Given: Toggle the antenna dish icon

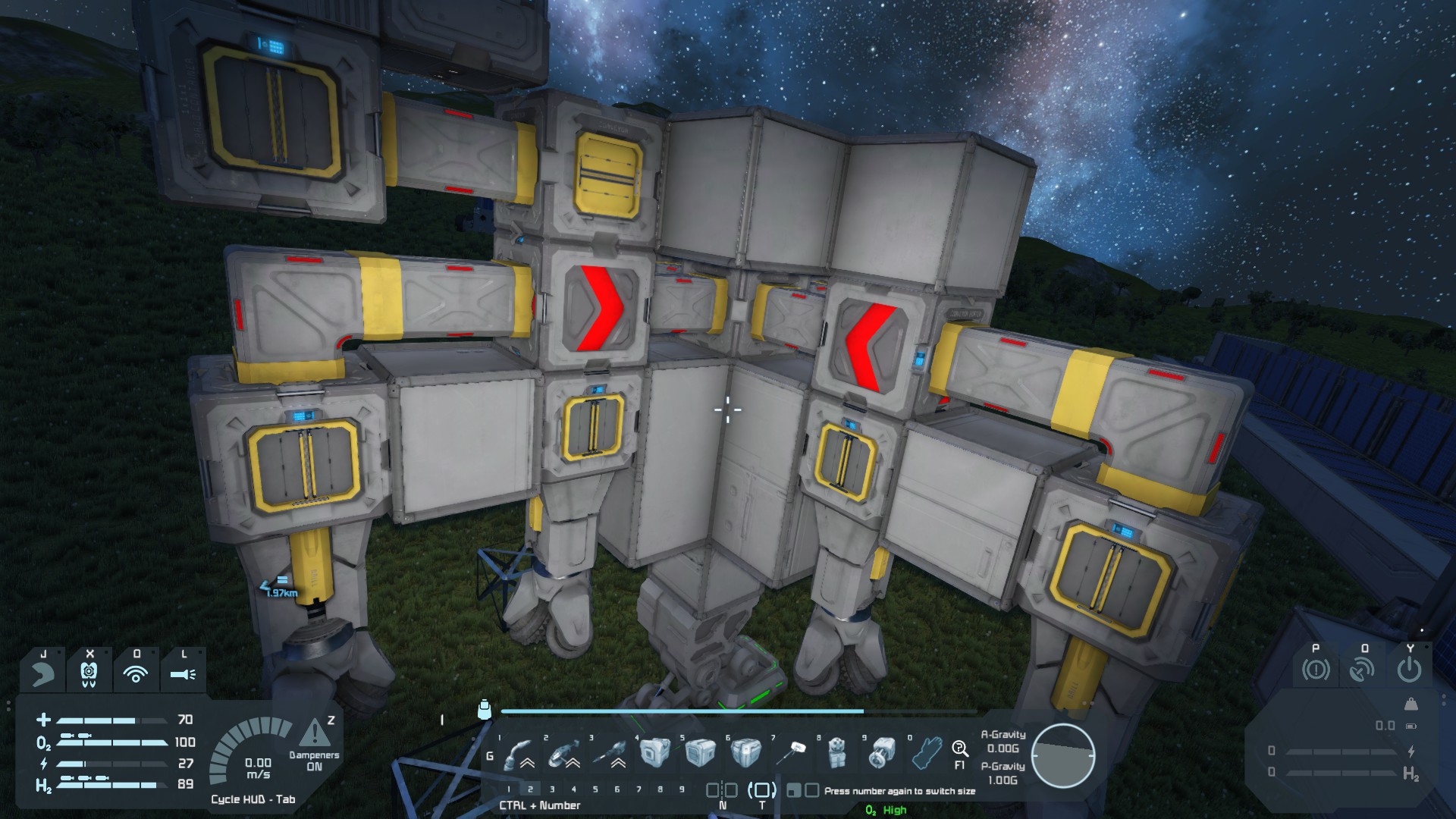Looking at the screenshot, I should pyautogui.click(x=1363, y=670).
